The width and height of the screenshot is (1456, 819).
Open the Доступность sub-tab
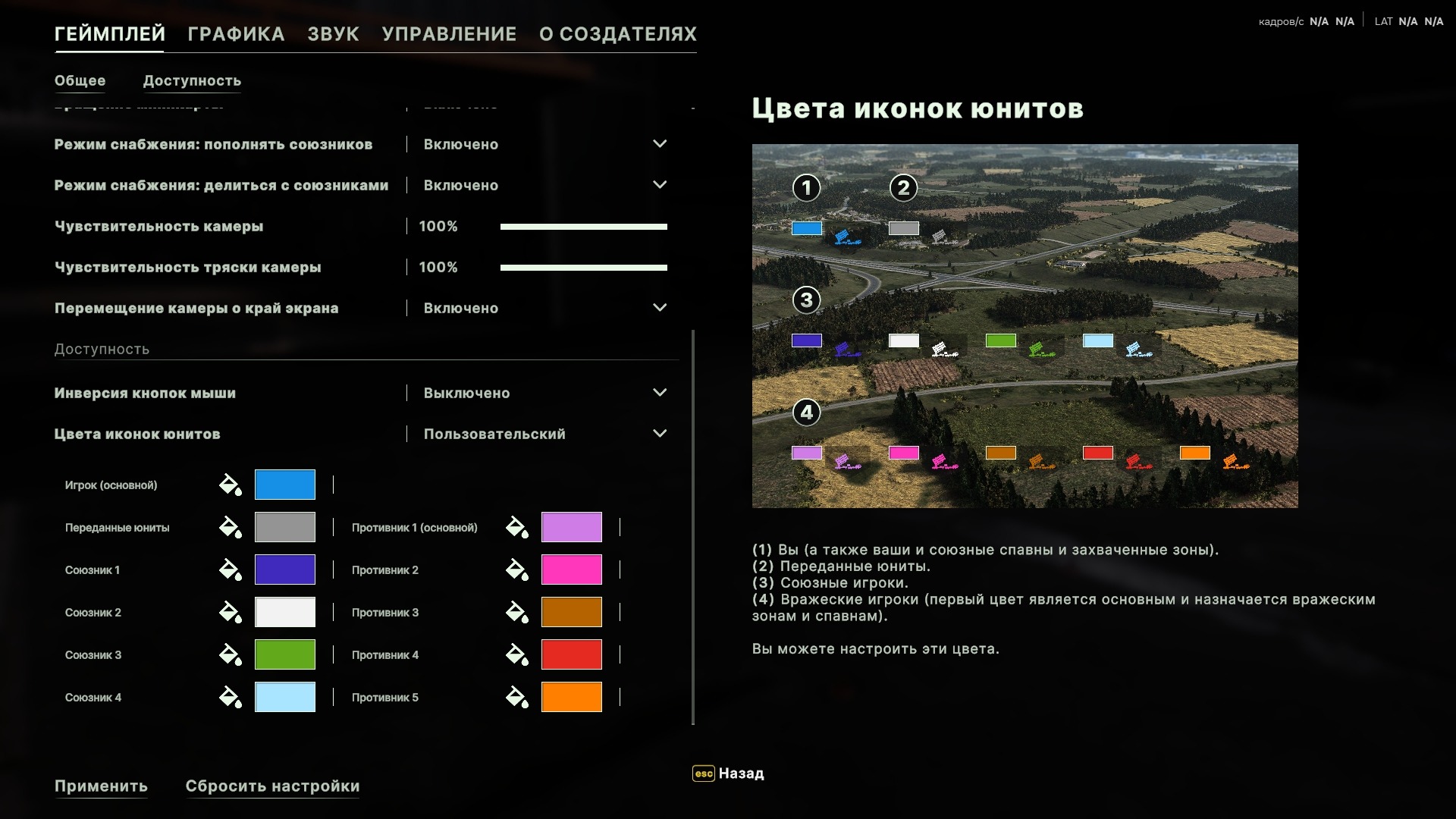point(192,80)
